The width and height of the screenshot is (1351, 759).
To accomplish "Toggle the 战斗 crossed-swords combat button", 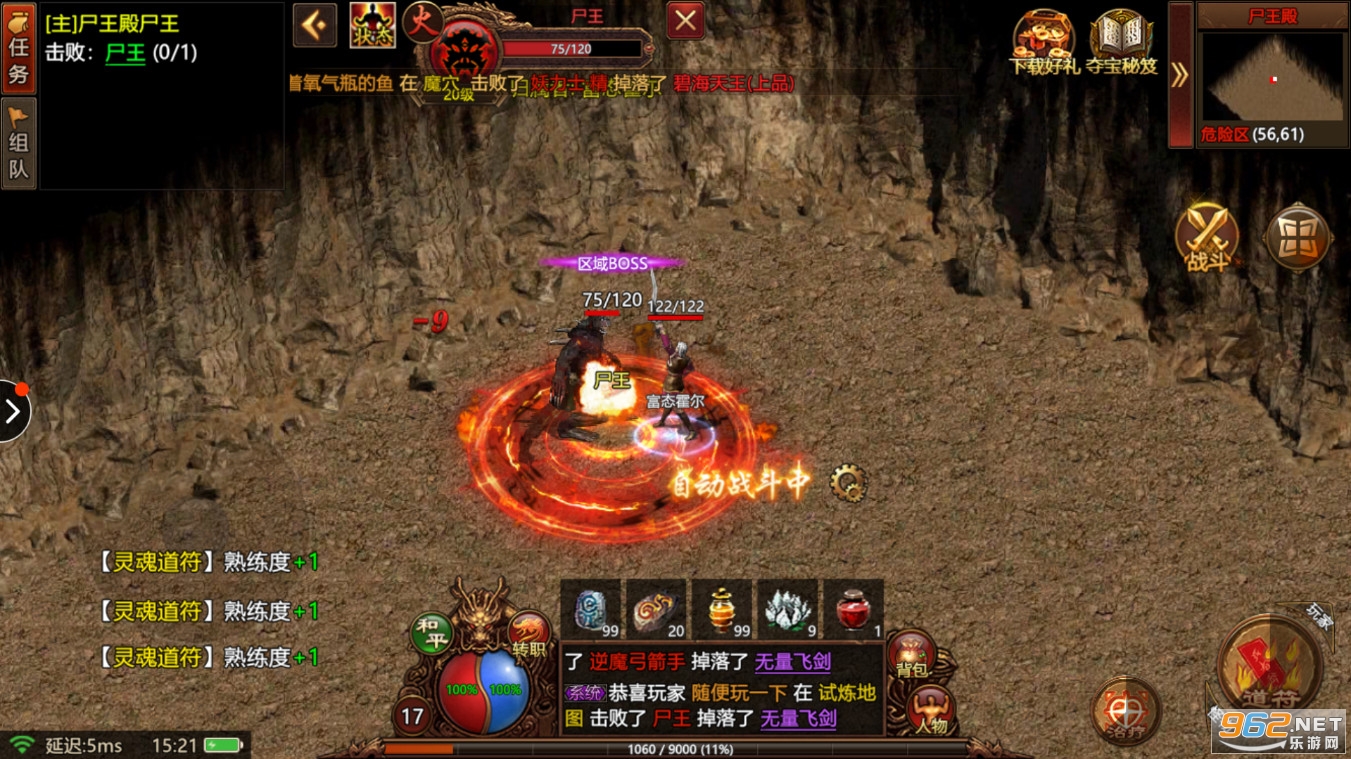I will (1207, 238).
